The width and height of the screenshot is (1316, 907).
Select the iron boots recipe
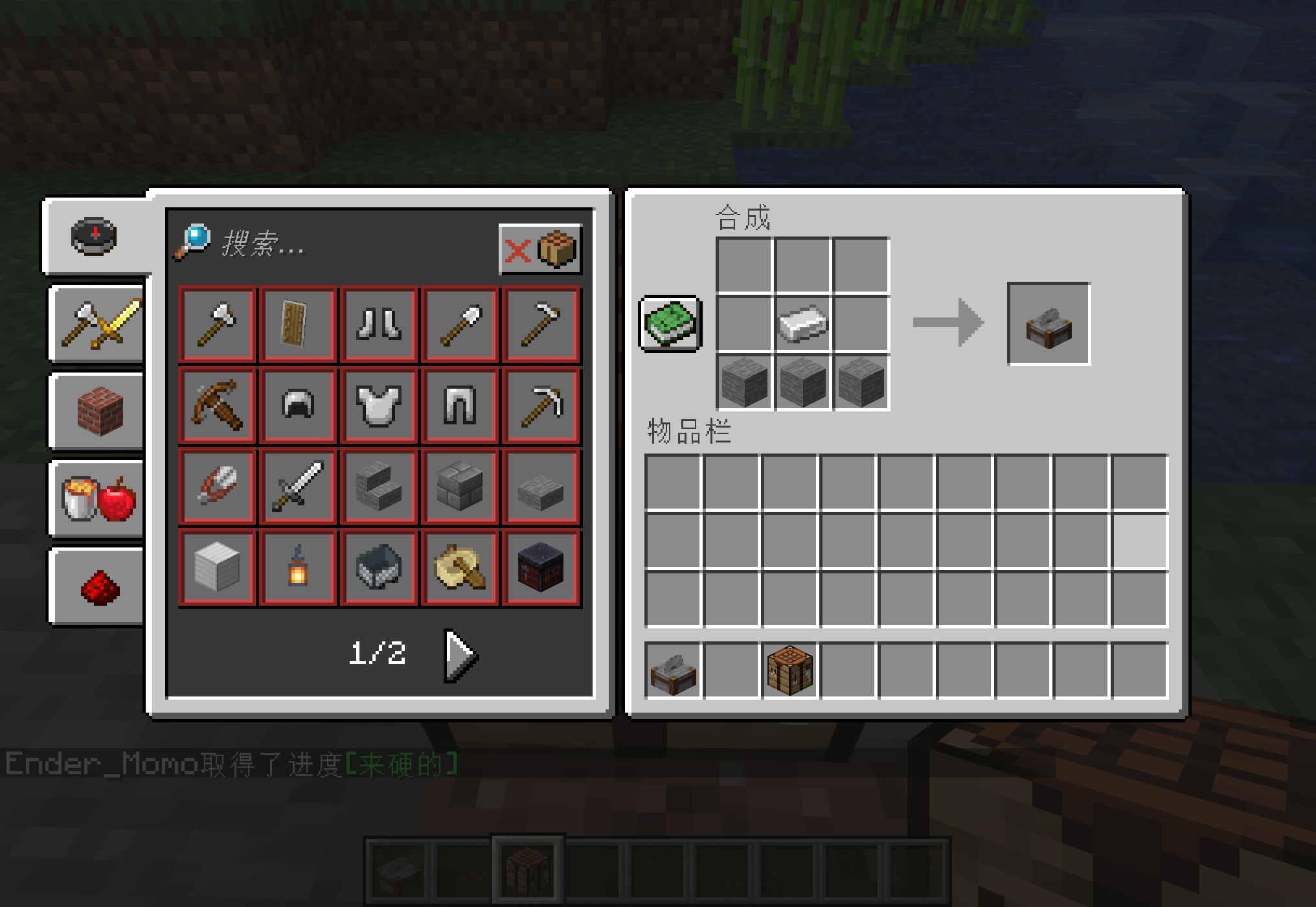click(379, 324)
